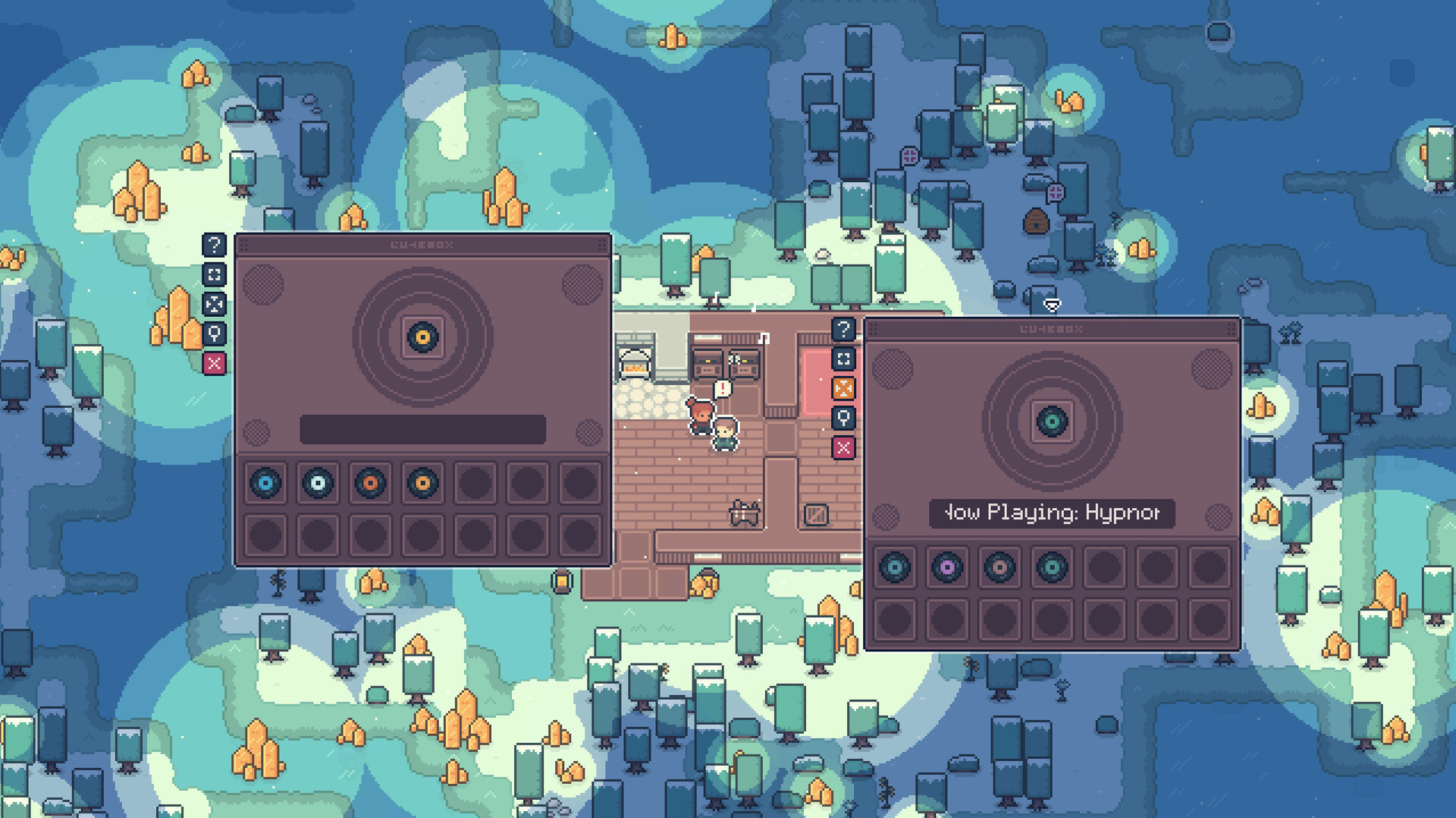This screenshot has width=1456, height=818.
Task: Pin the left Jukebox window in place
Action: [x=213, y=334]
